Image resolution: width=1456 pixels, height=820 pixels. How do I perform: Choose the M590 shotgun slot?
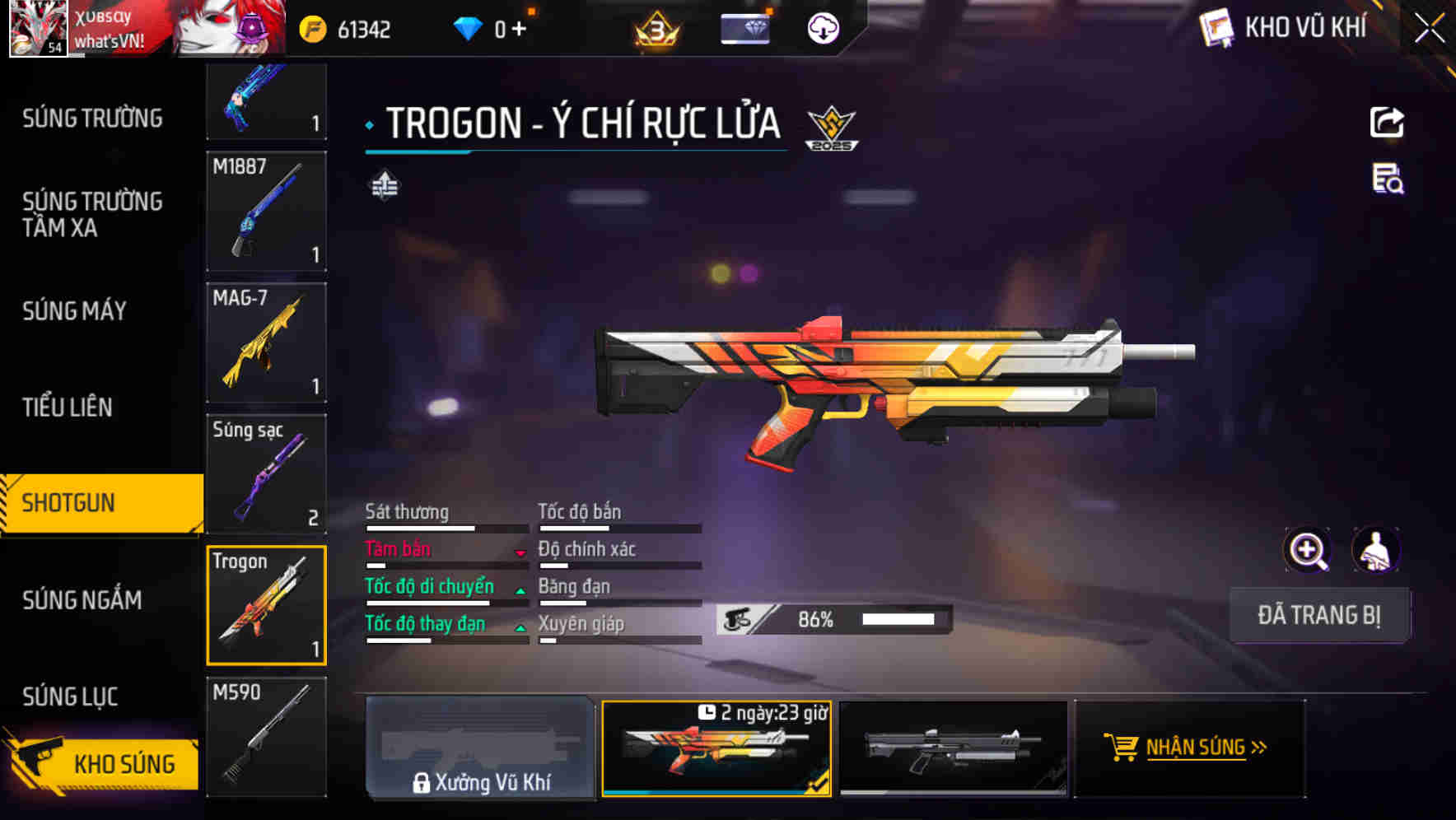pos(266,736)
